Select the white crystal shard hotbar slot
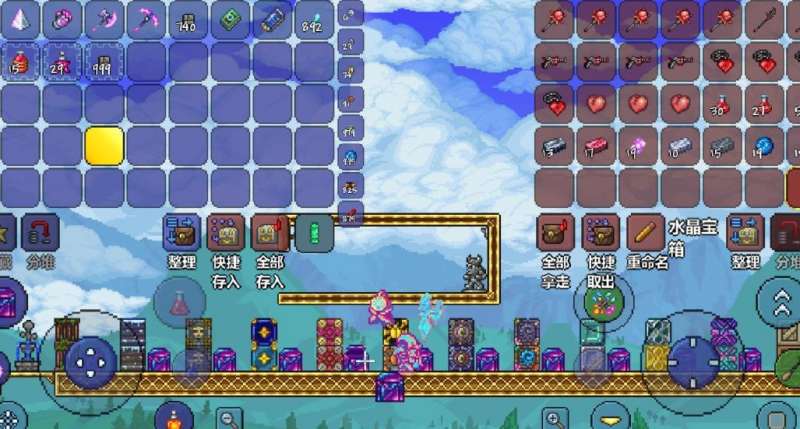 point(20,20)
